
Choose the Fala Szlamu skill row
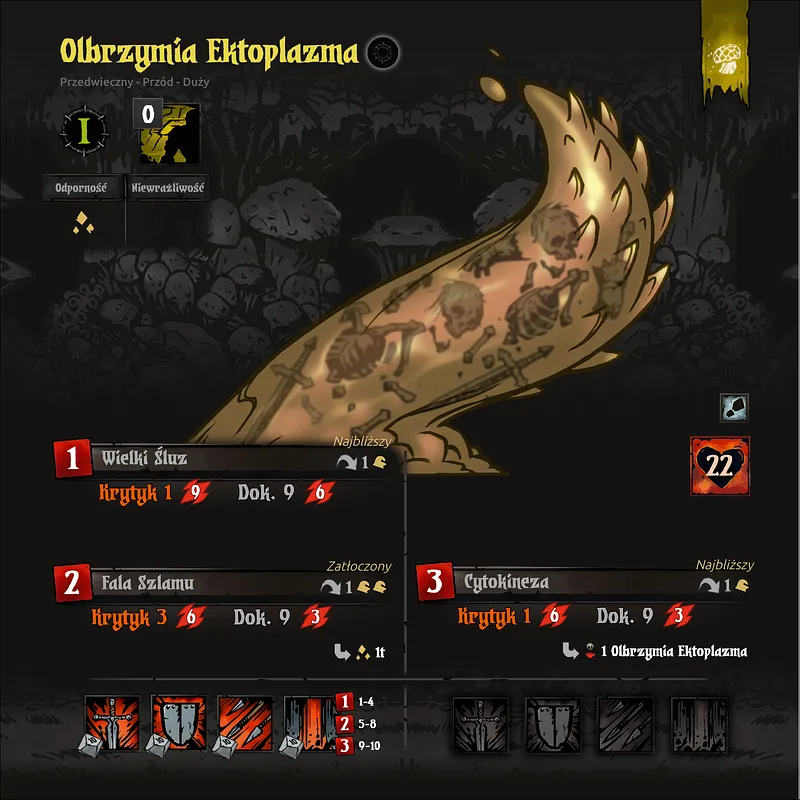point(147,583)
